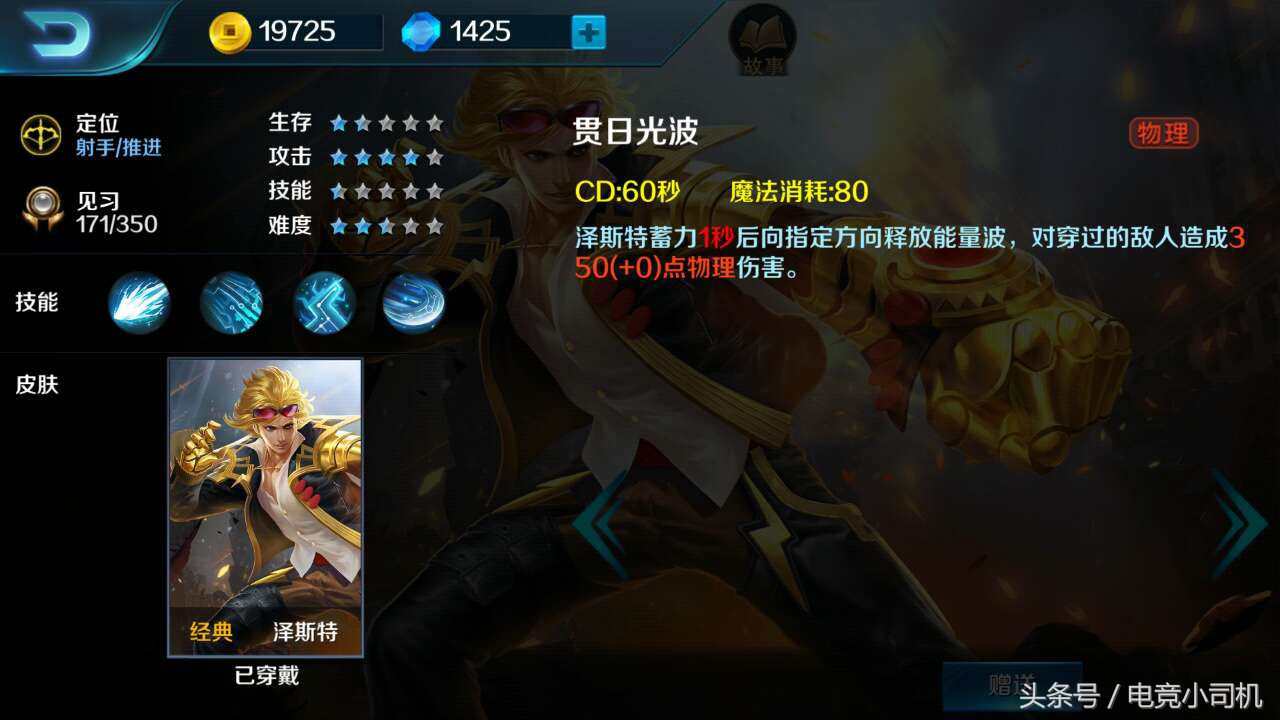
Task: Select the first skill icon of Zest
Action: point(138,303)
